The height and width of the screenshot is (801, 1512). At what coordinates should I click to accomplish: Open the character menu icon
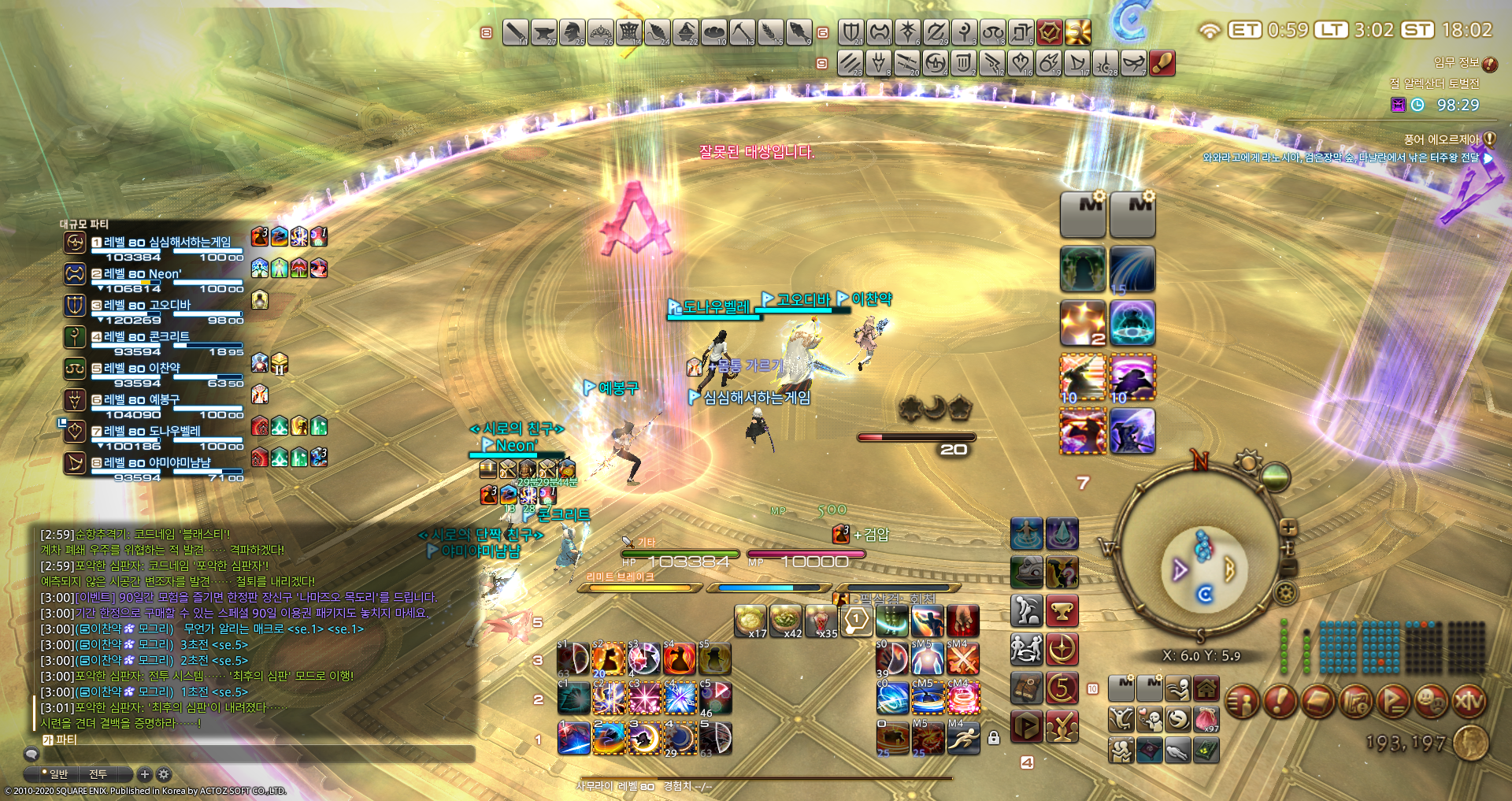pyautogui.click(x=1243, y=701)
